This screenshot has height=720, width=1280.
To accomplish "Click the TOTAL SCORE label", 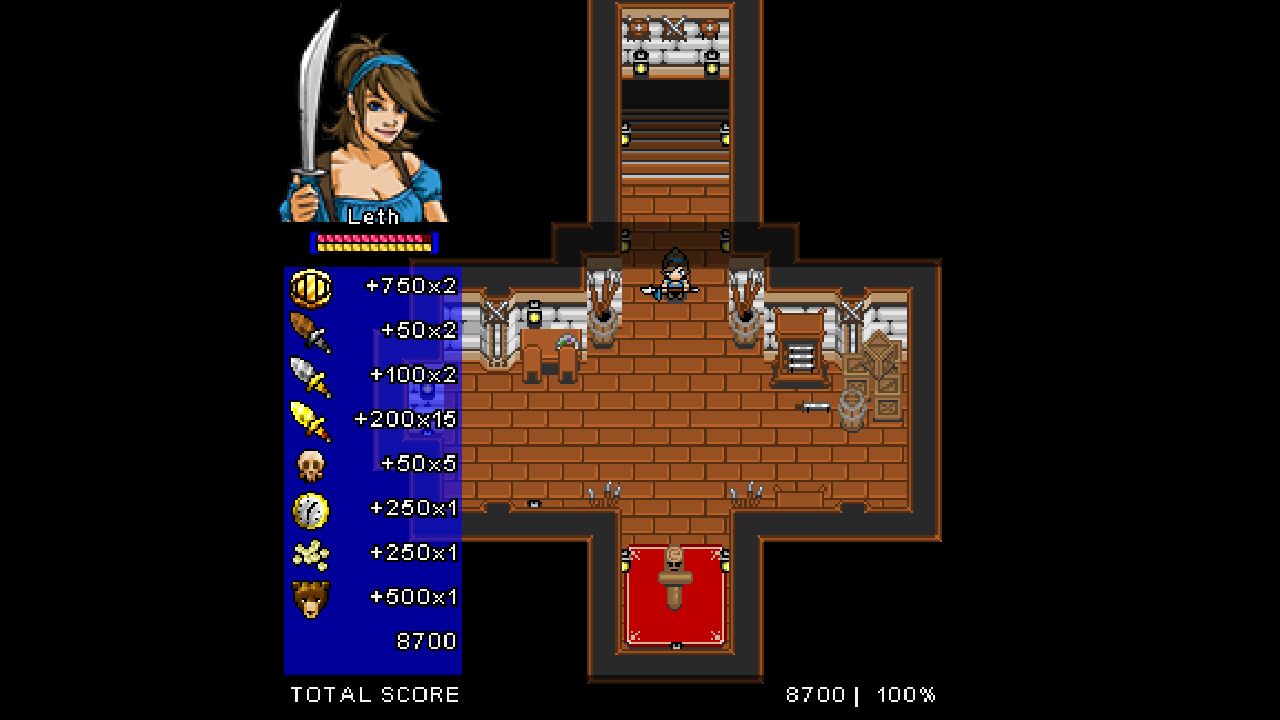I will (374, 694).
